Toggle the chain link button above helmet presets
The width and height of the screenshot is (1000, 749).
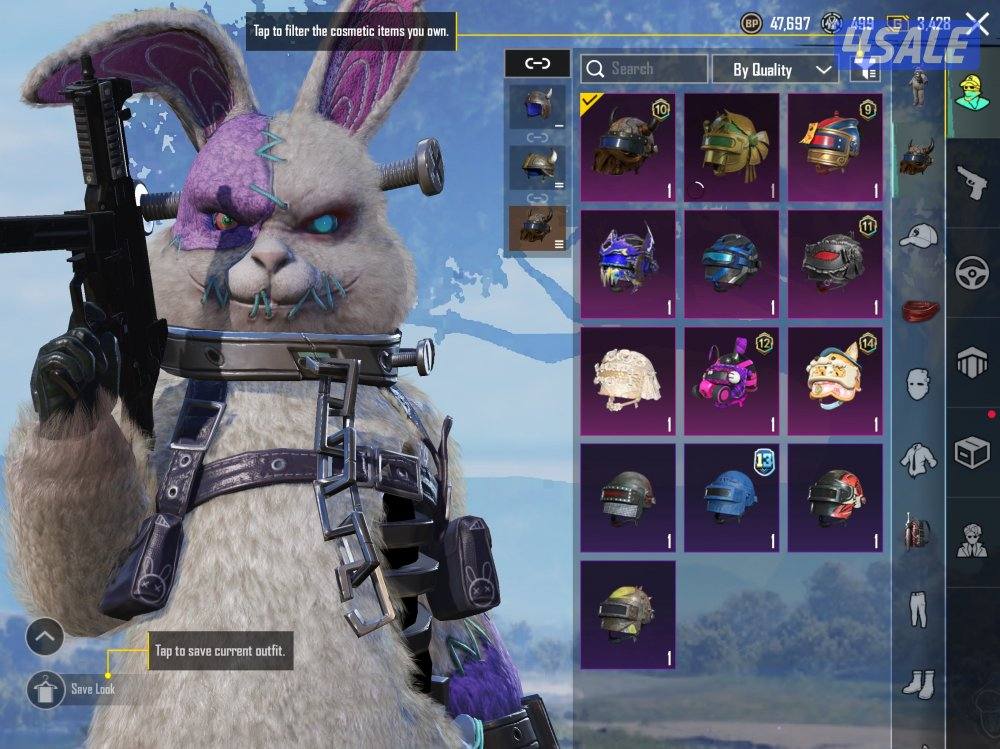point(537,64)
